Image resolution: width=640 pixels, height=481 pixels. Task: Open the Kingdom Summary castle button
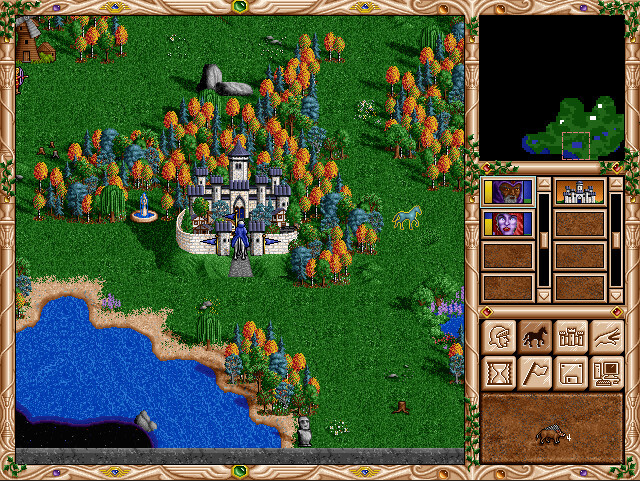570,337
